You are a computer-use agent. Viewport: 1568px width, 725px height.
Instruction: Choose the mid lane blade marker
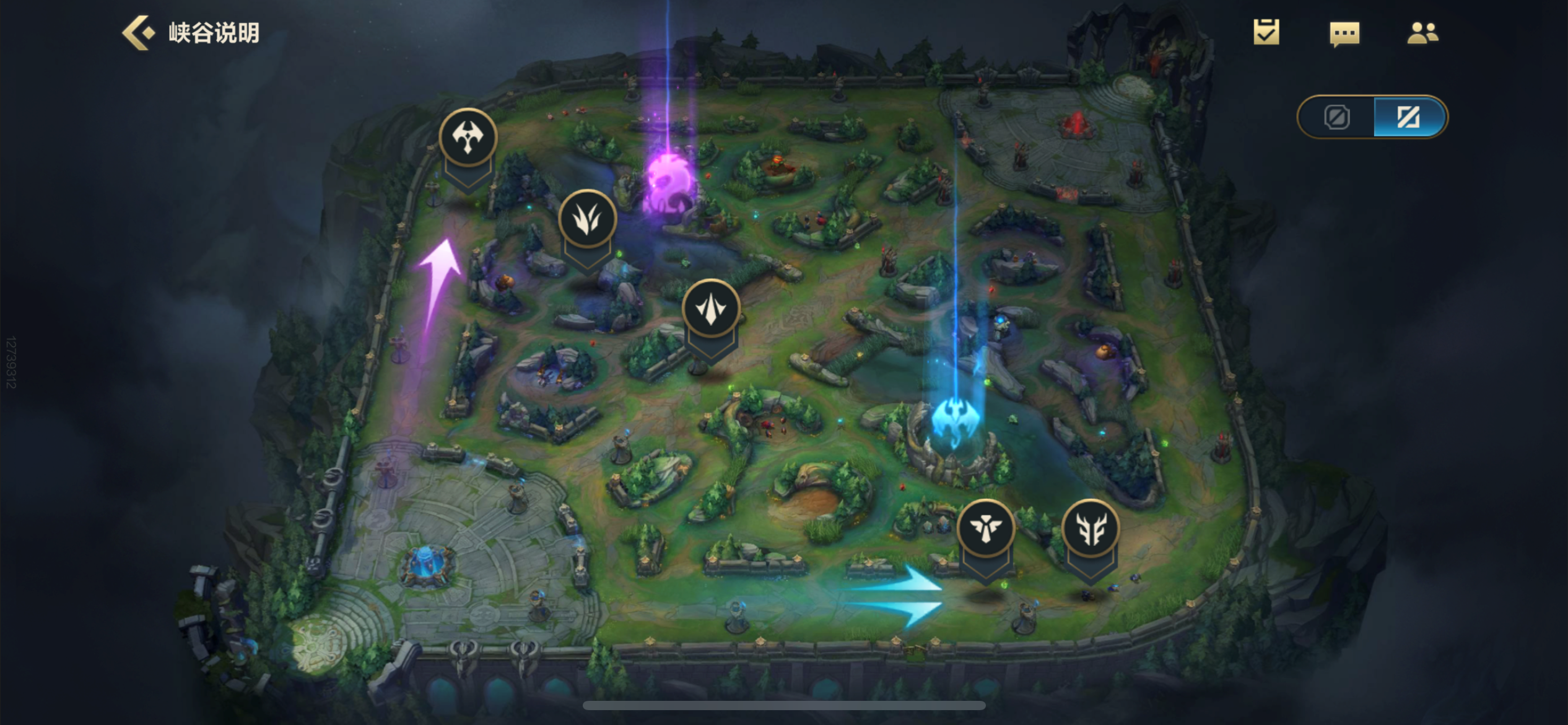pos(710,309)
